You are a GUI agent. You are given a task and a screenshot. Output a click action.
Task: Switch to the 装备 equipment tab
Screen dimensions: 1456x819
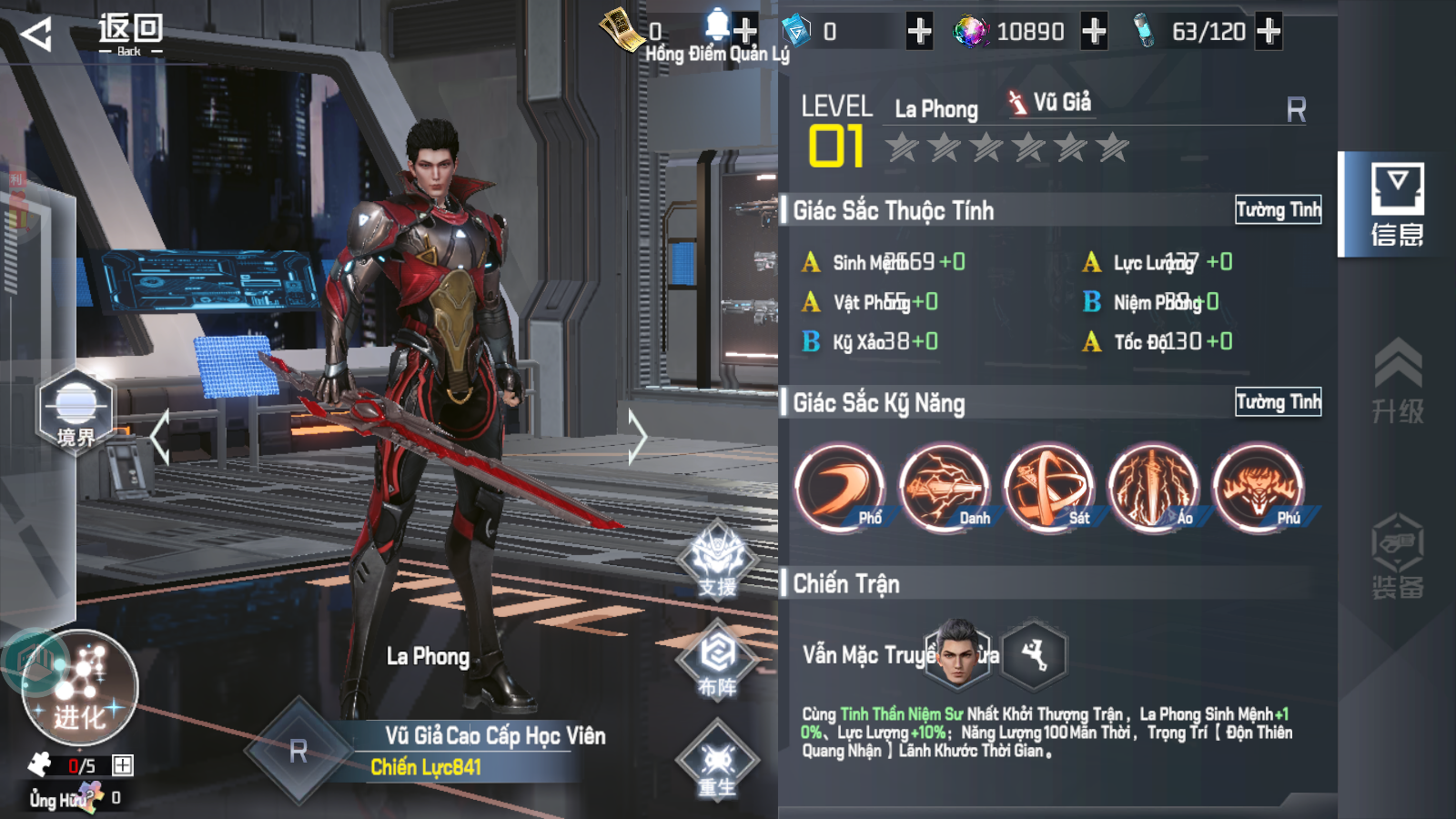1397,557
